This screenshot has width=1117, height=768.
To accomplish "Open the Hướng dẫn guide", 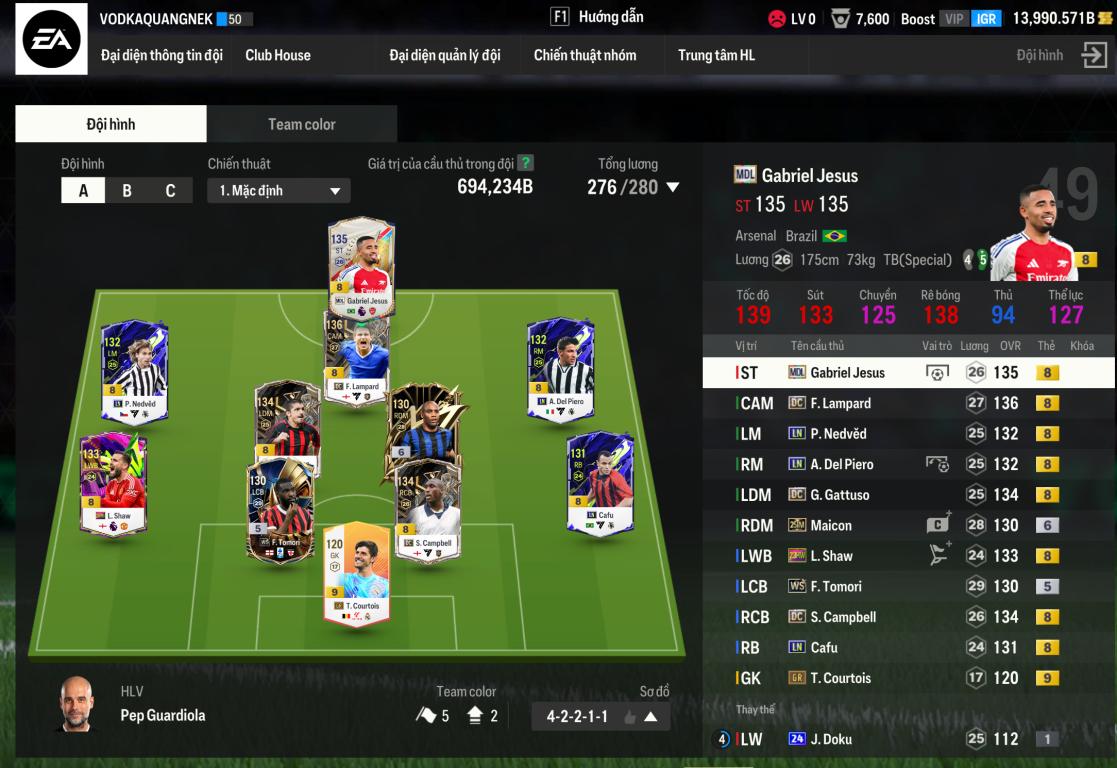I will click(597, 17).
